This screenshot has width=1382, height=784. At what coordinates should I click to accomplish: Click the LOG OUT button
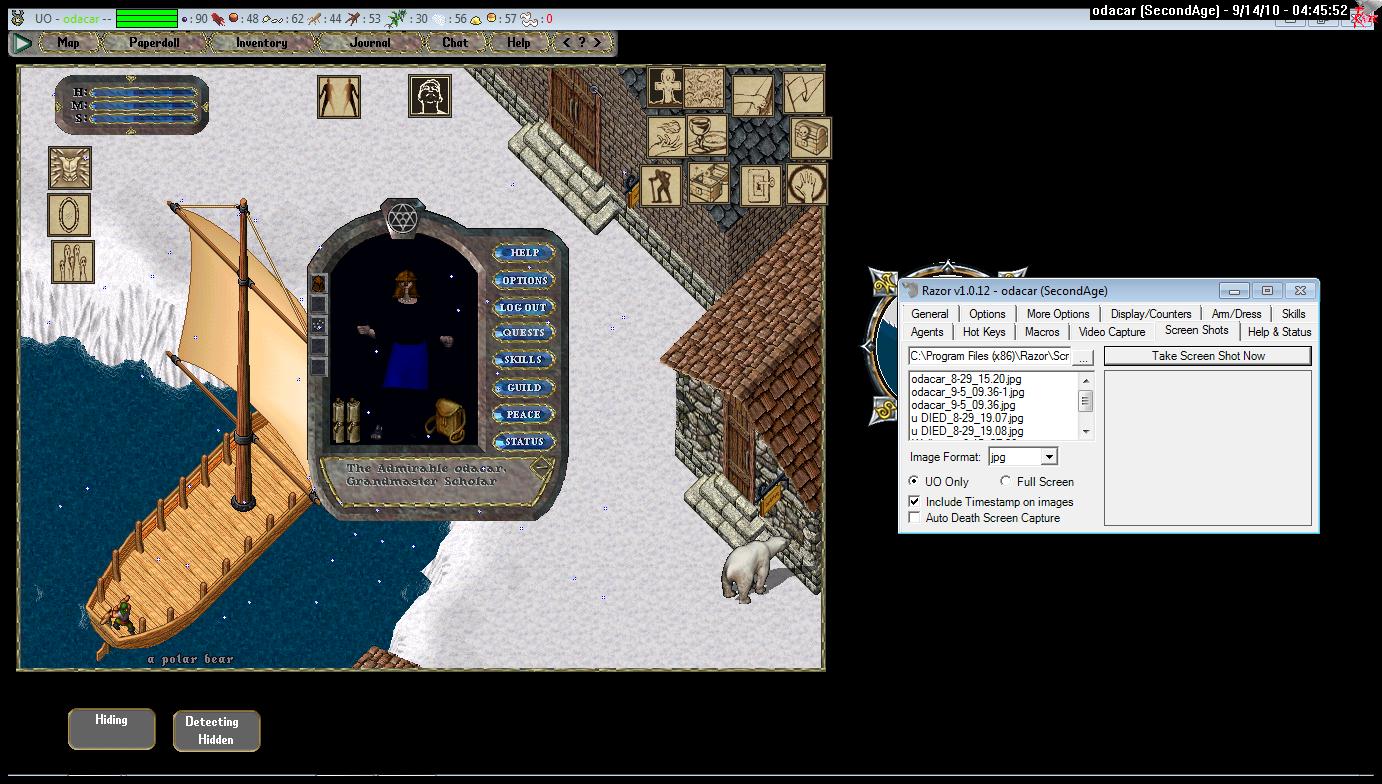[524, 307]
